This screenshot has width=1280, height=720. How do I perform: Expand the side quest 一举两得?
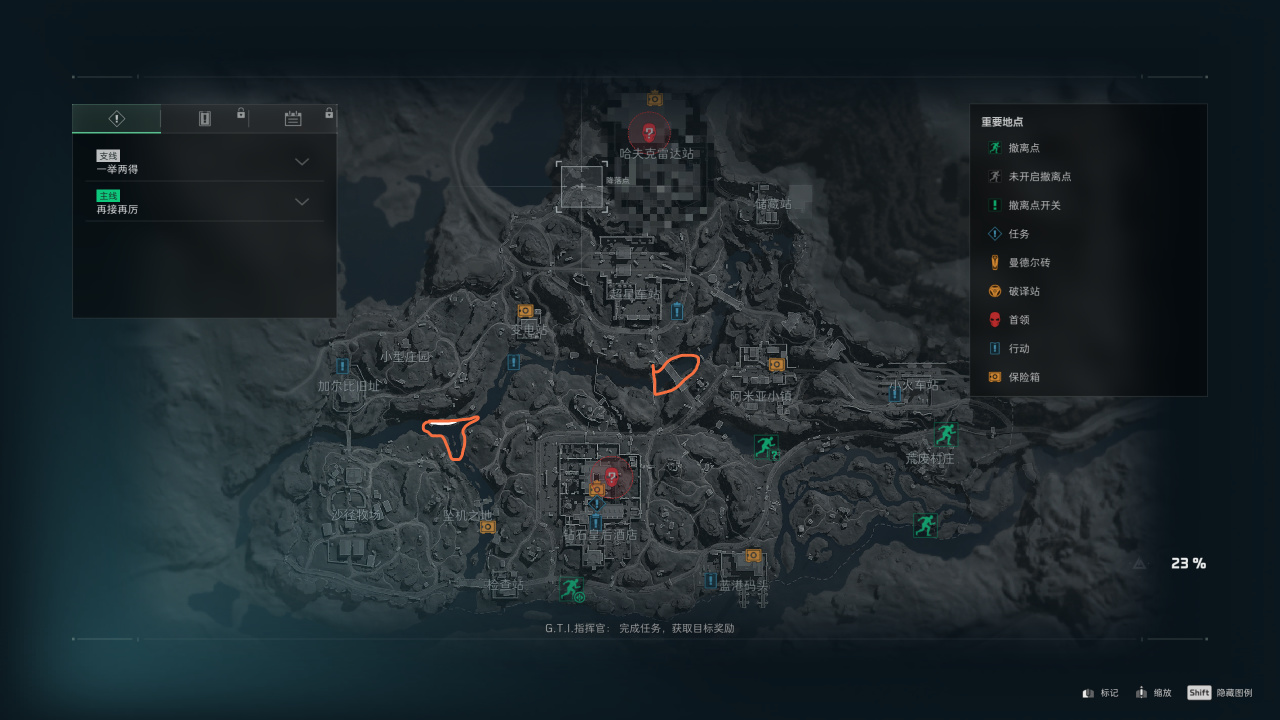(301, 162)
